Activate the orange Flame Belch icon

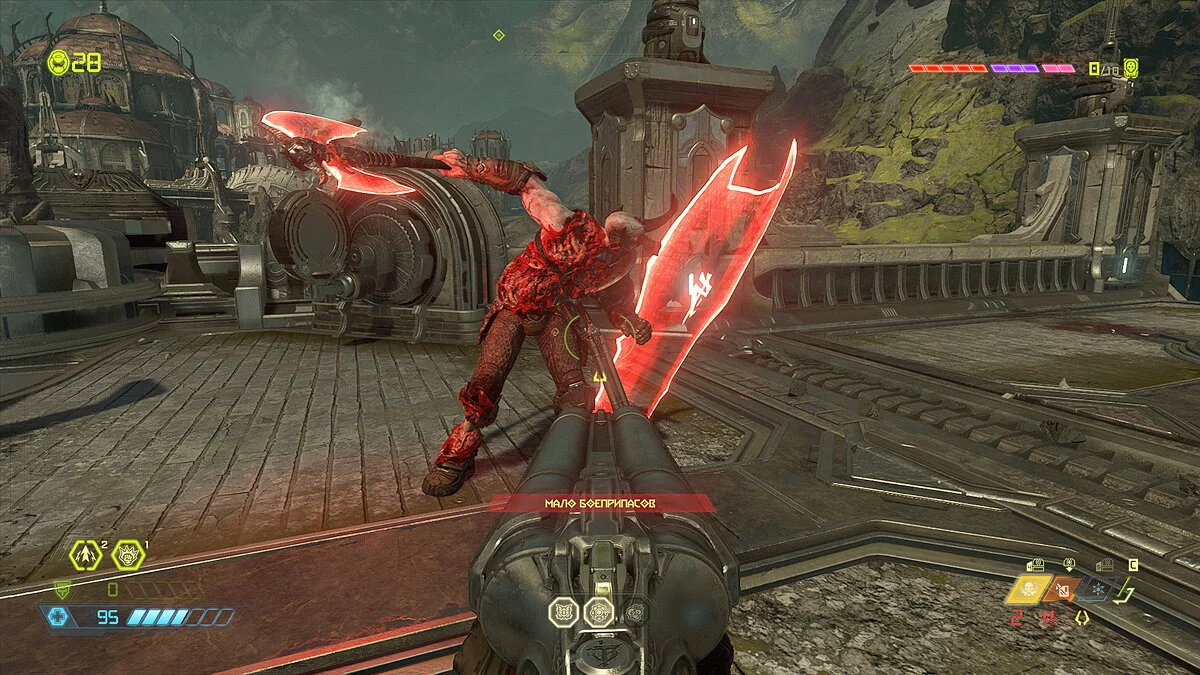(1062, 590)
